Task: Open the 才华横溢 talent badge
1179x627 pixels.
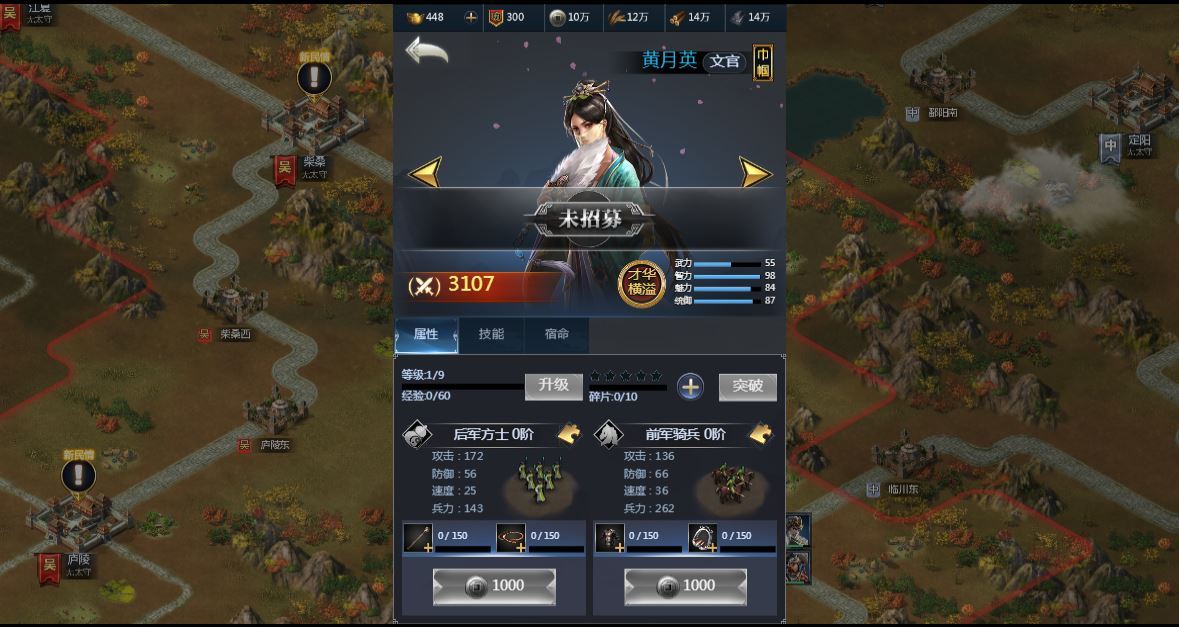Action: 641,283
